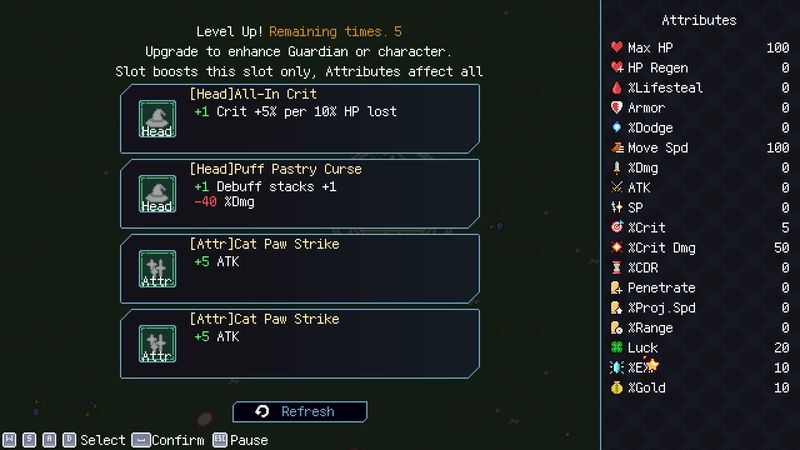Select the Puff Pastry Curse upgrade
The width and height of the screenshot is (800, 450).
pos(299,193)
